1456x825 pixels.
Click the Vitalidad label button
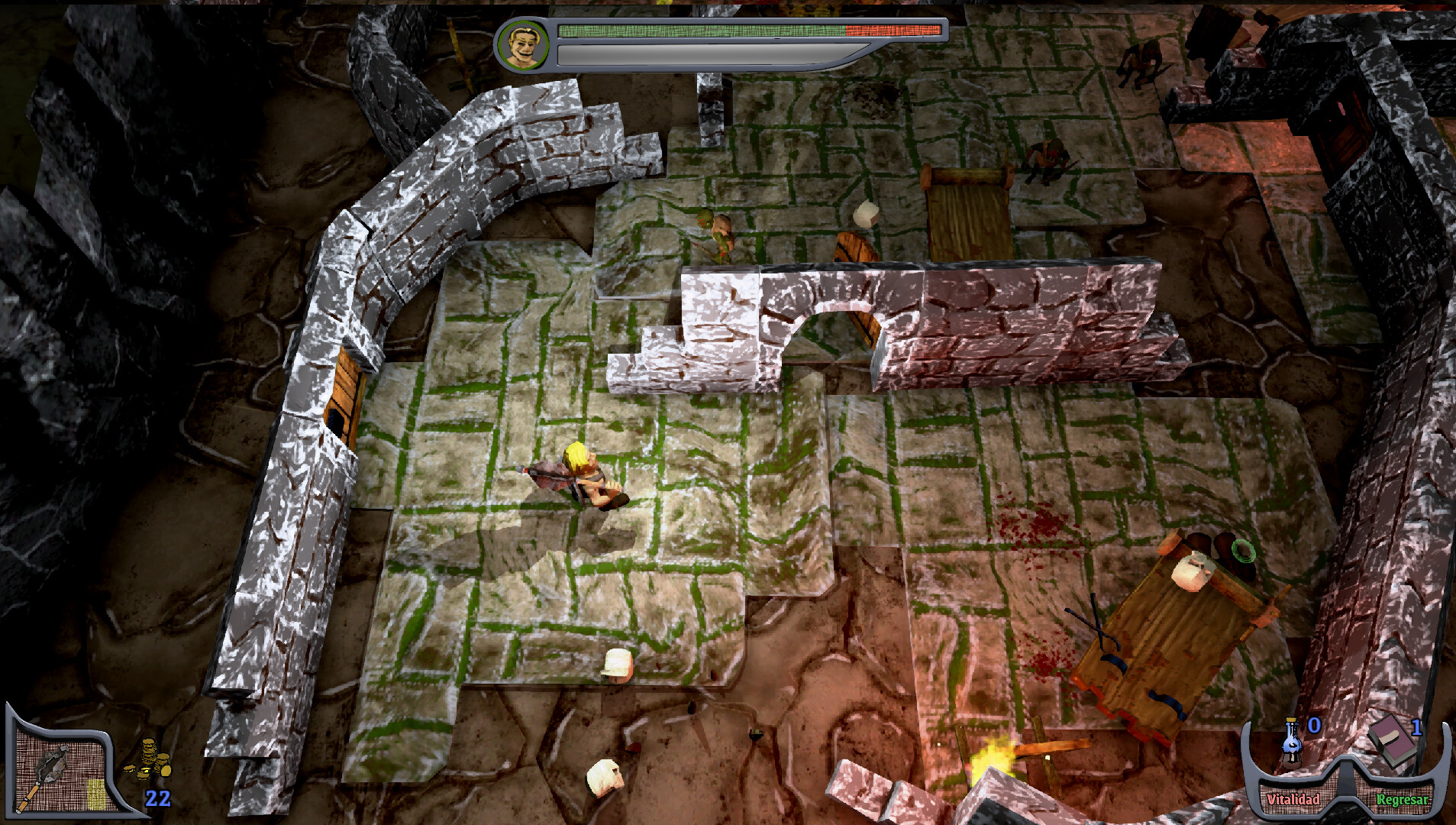(x=1293, y=799)
